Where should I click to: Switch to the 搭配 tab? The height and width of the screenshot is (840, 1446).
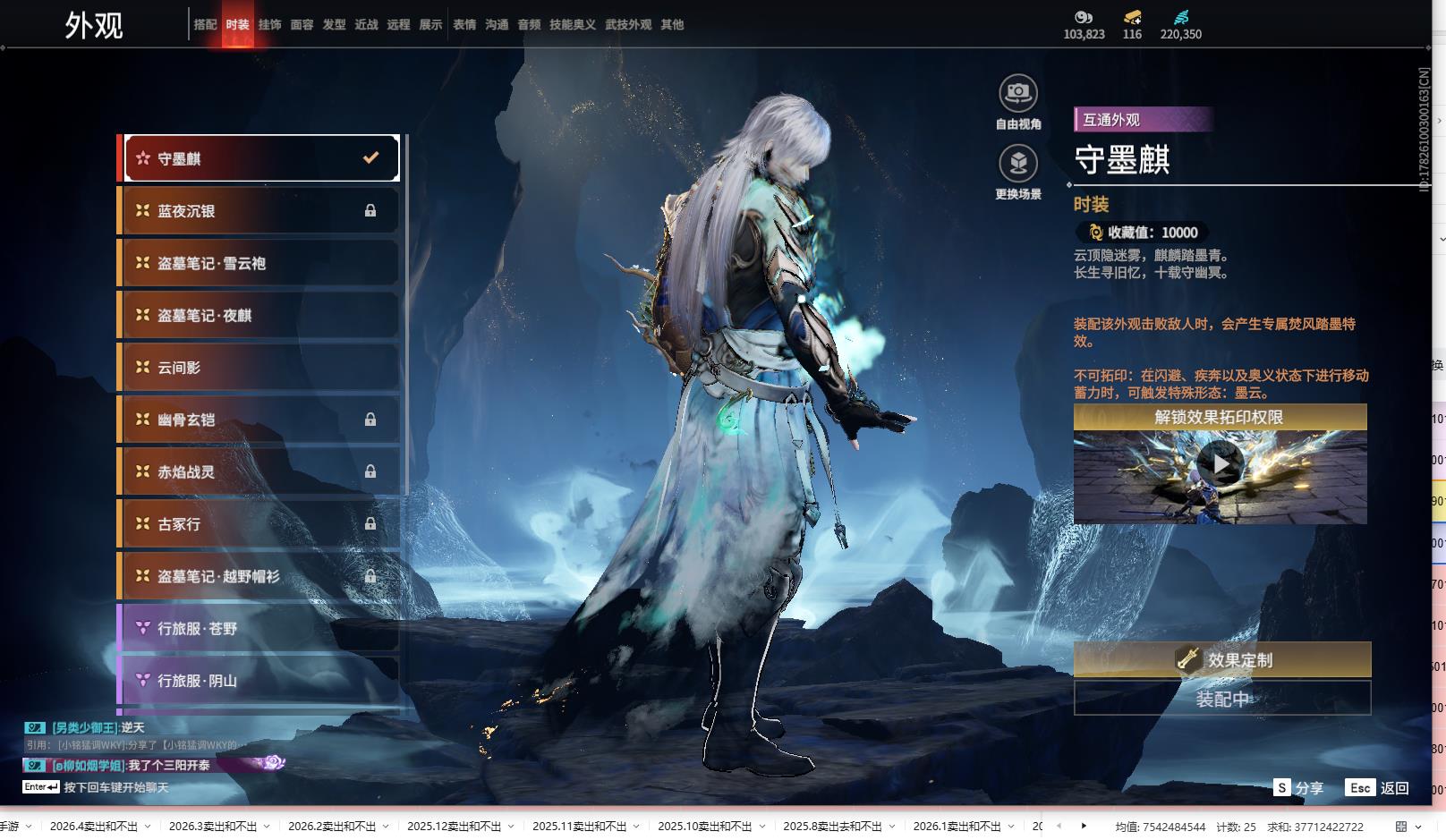tap(205, 25)
